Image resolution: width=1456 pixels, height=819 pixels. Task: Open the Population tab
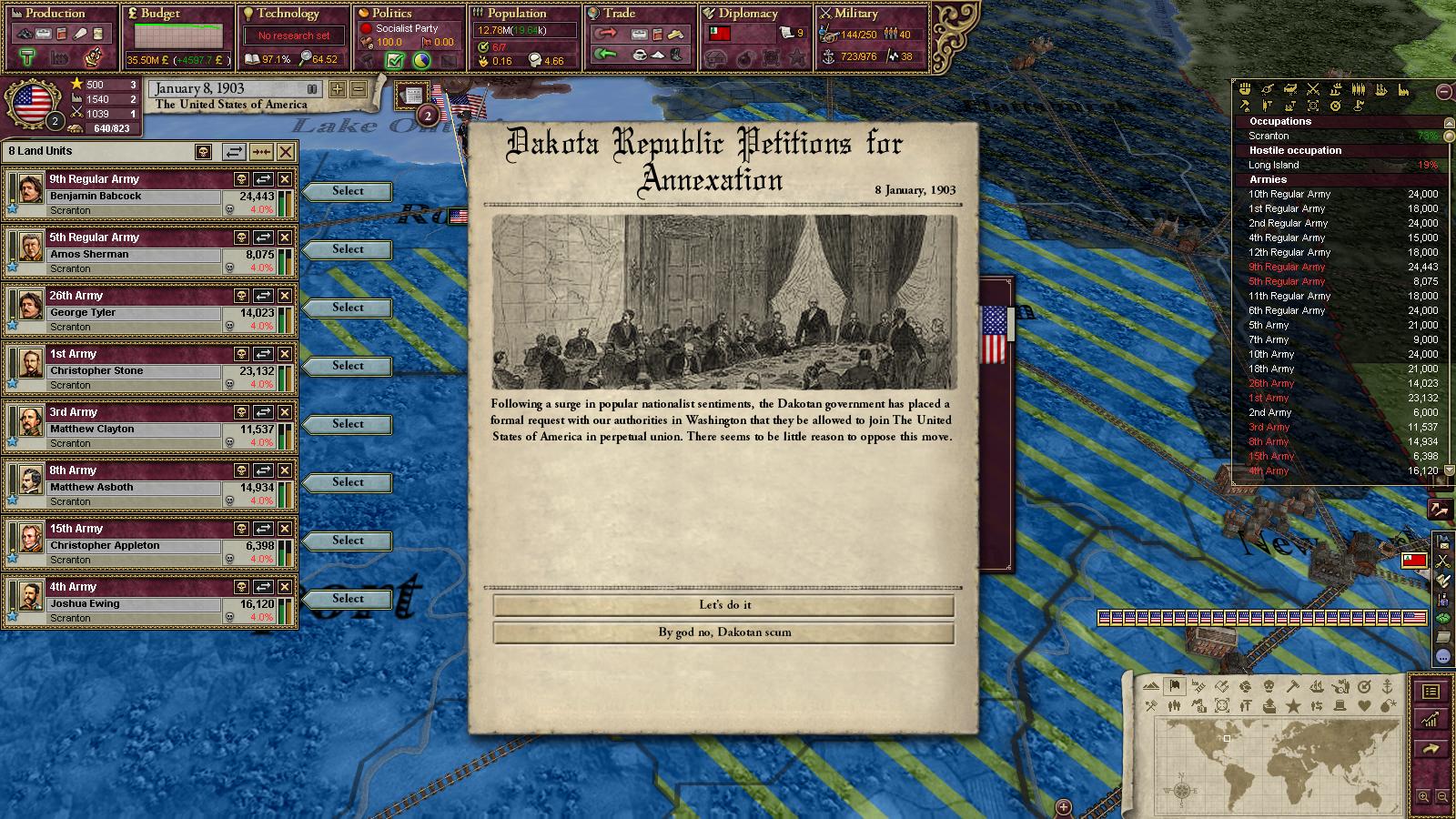[x=516, y=14]
